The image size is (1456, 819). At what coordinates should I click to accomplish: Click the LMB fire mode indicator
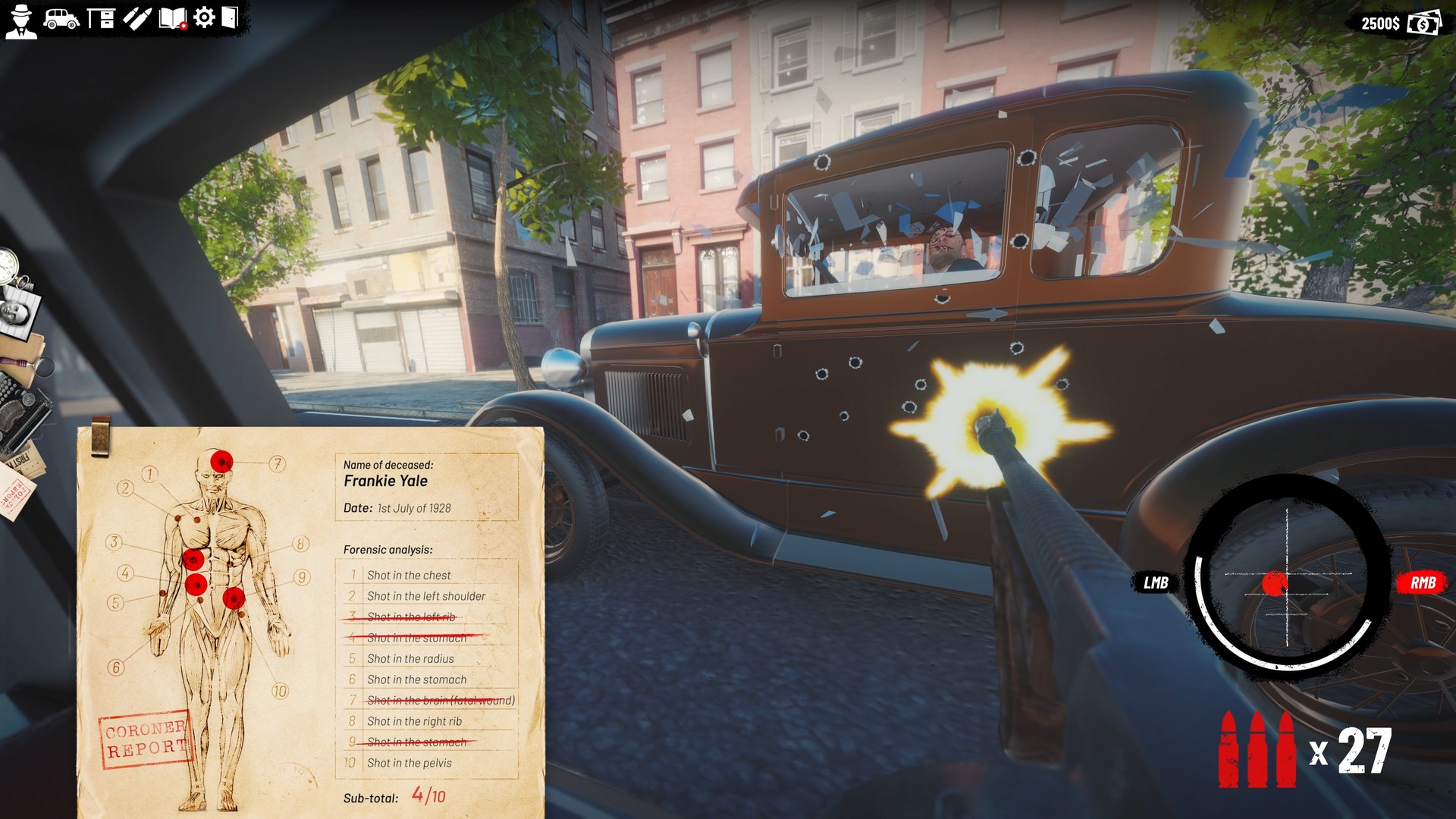(x=1156, y=584)
